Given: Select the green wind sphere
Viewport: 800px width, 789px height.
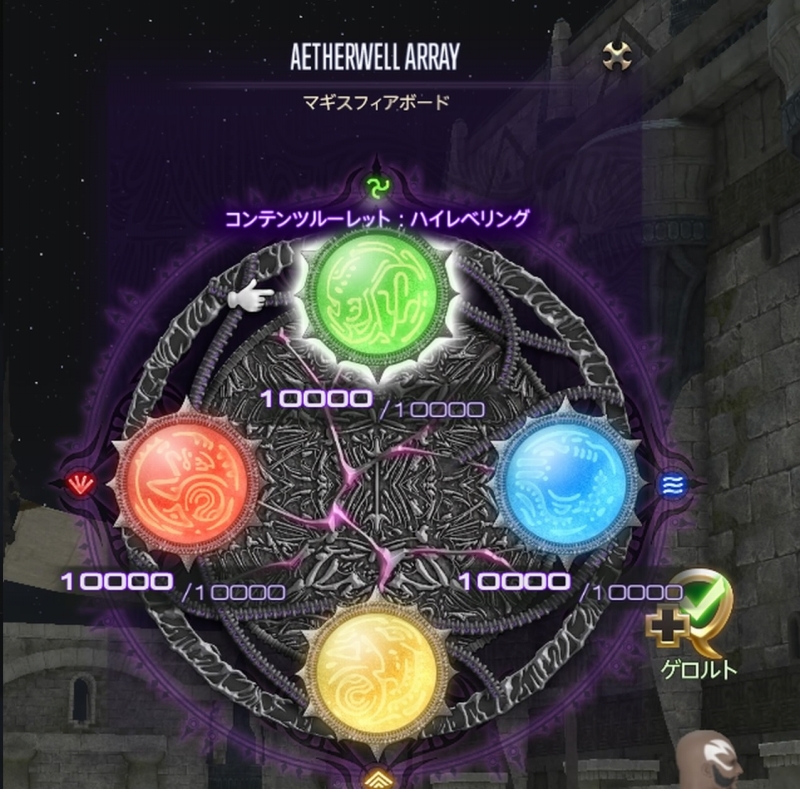Looking at the screenshot, I should pyautogui.click(x=377, y=295).
